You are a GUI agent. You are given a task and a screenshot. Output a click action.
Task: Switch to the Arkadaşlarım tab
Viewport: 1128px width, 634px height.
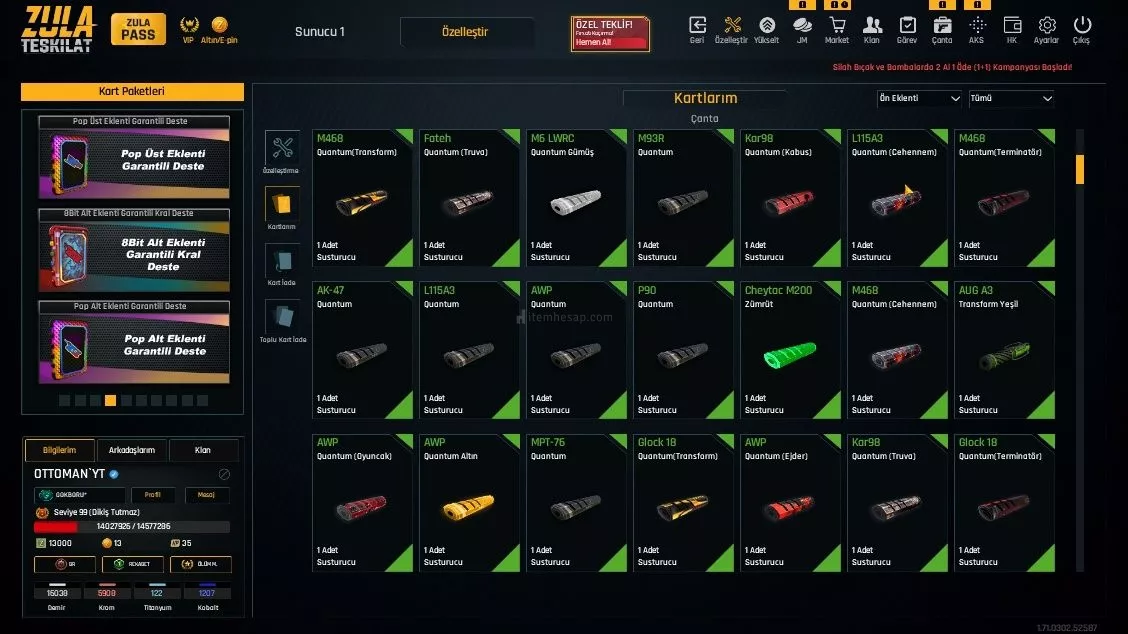pyautogui.click(x=132, y=450)
